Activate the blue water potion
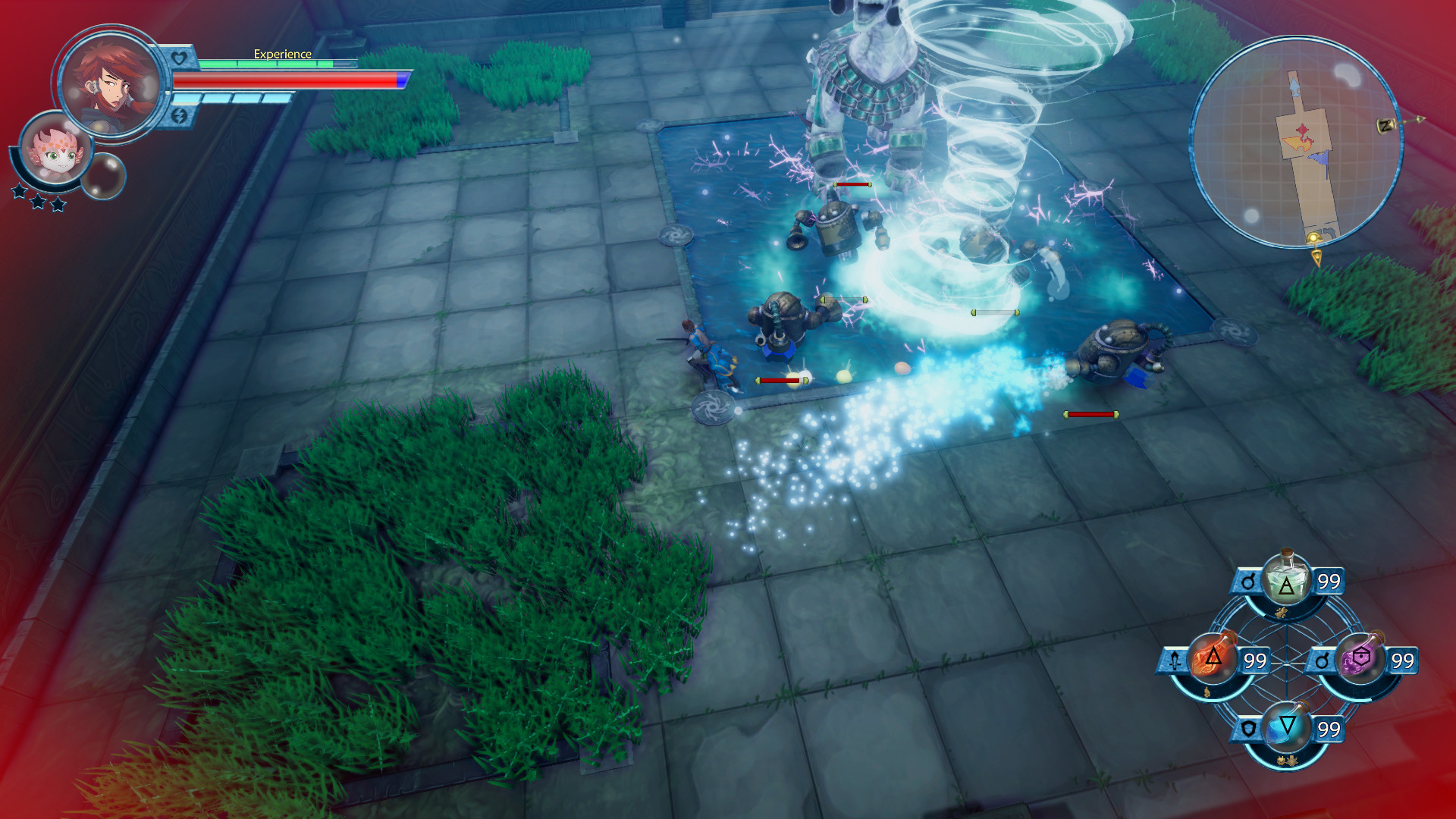Viewport: 1456px width, 819px height. (1286, 728)
